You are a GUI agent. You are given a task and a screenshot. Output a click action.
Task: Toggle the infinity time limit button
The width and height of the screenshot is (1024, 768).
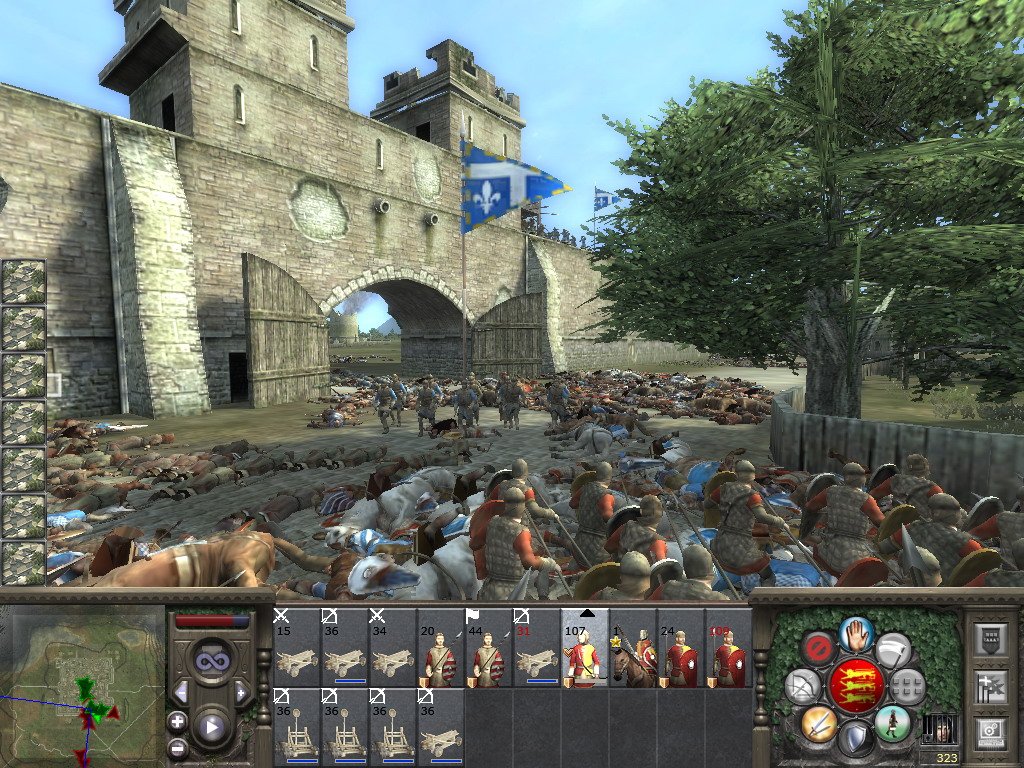pyautogui.click(x=211, y=661)
